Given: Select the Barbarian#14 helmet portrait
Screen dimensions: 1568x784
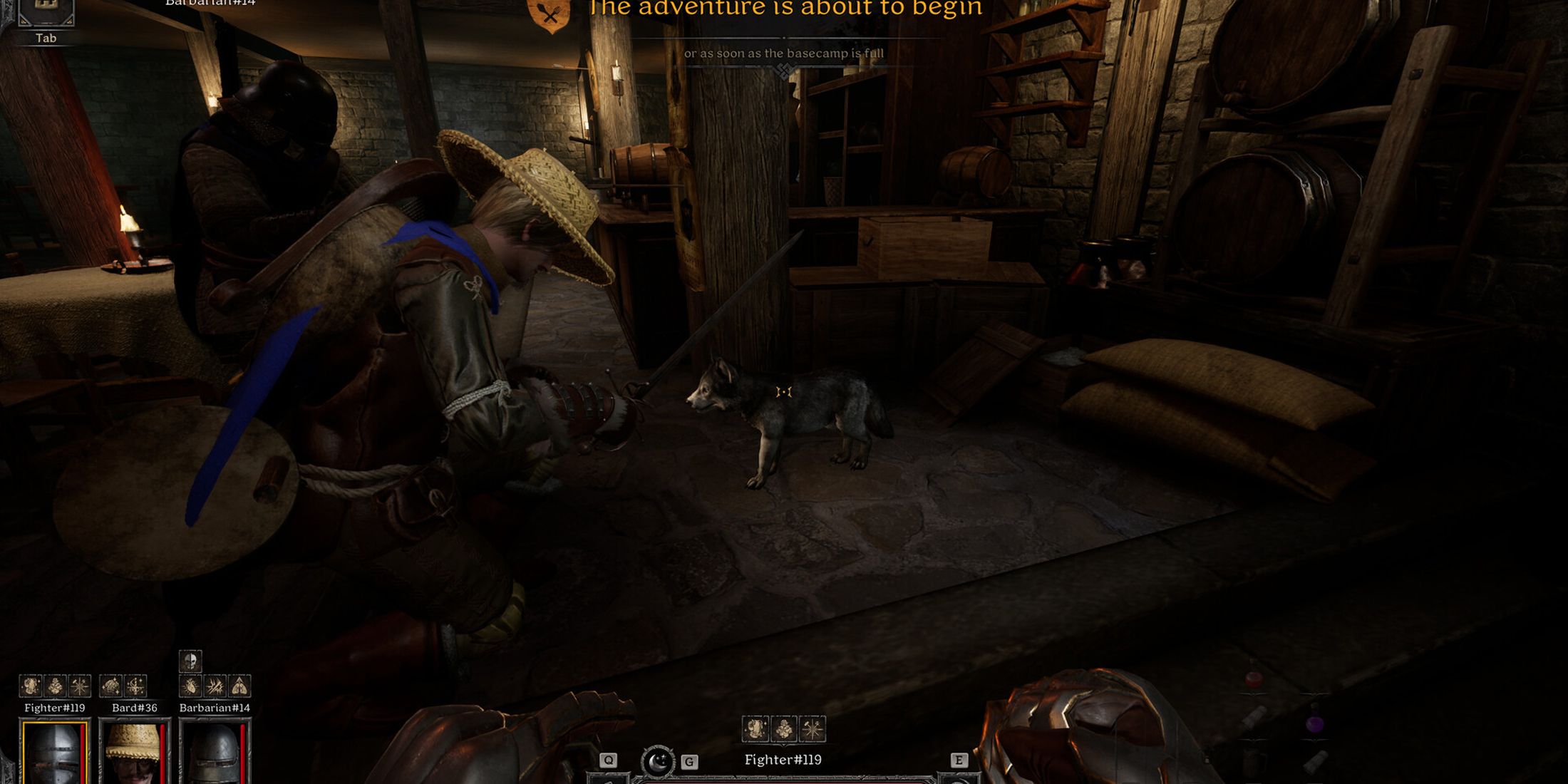Looking at the screenshot, I should coord(215,753).
